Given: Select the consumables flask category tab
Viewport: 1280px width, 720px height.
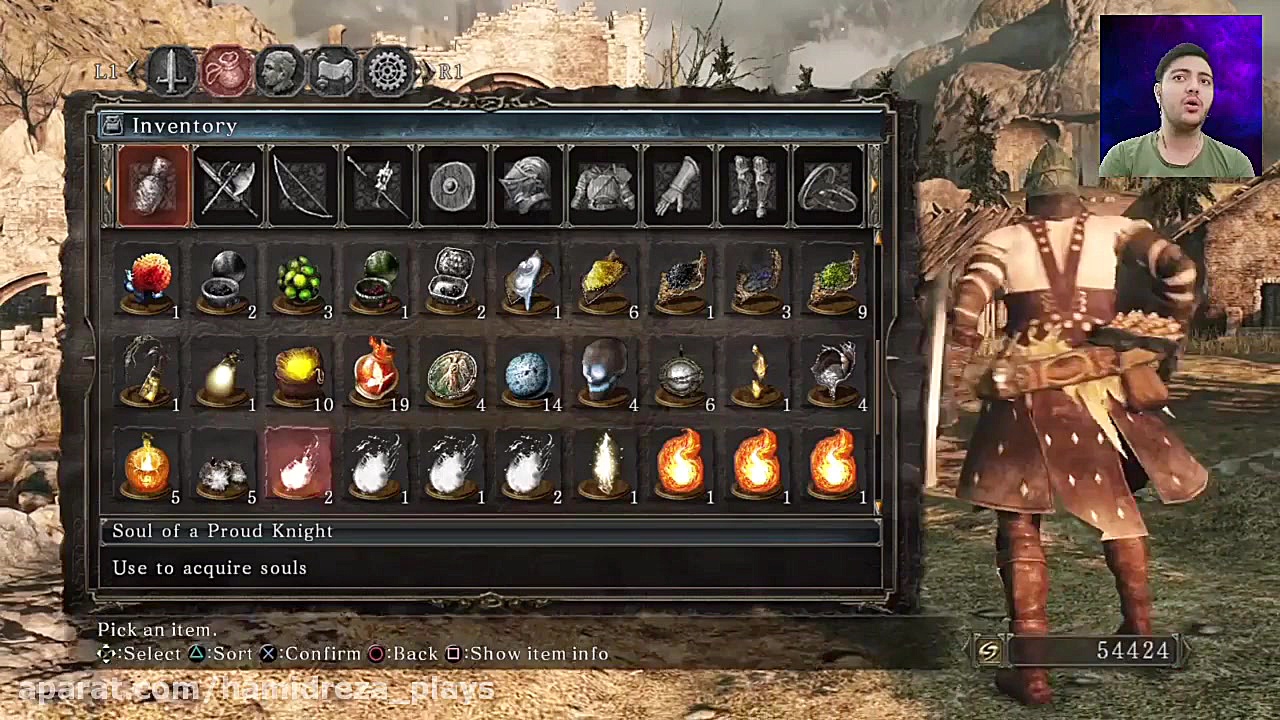Looking at the screenshot, I should coord(152,186).
